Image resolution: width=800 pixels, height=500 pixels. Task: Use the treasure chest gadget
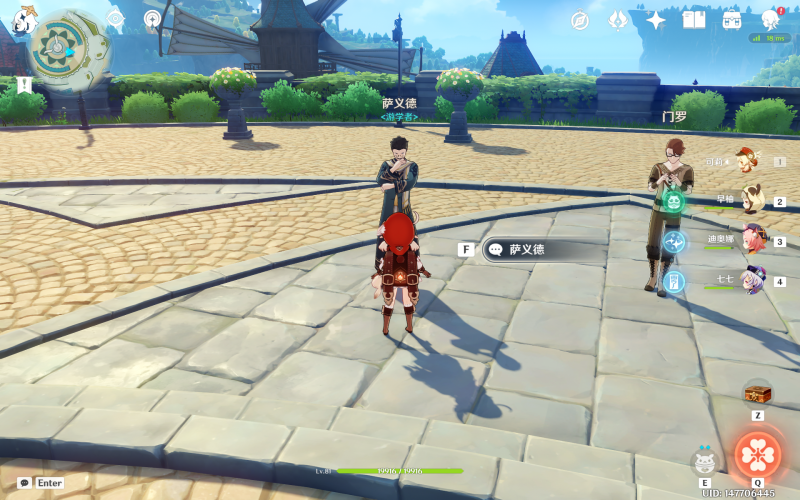point(757,392)
